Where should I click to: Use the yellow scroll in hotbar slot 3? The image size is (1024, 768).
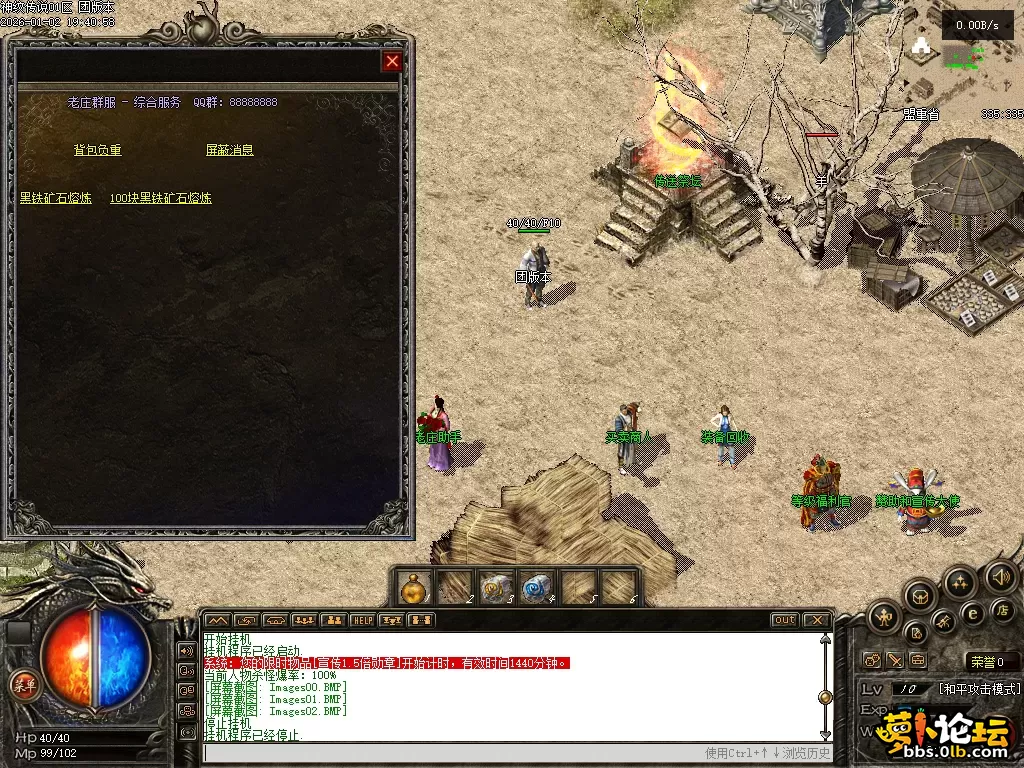(496, 587)
